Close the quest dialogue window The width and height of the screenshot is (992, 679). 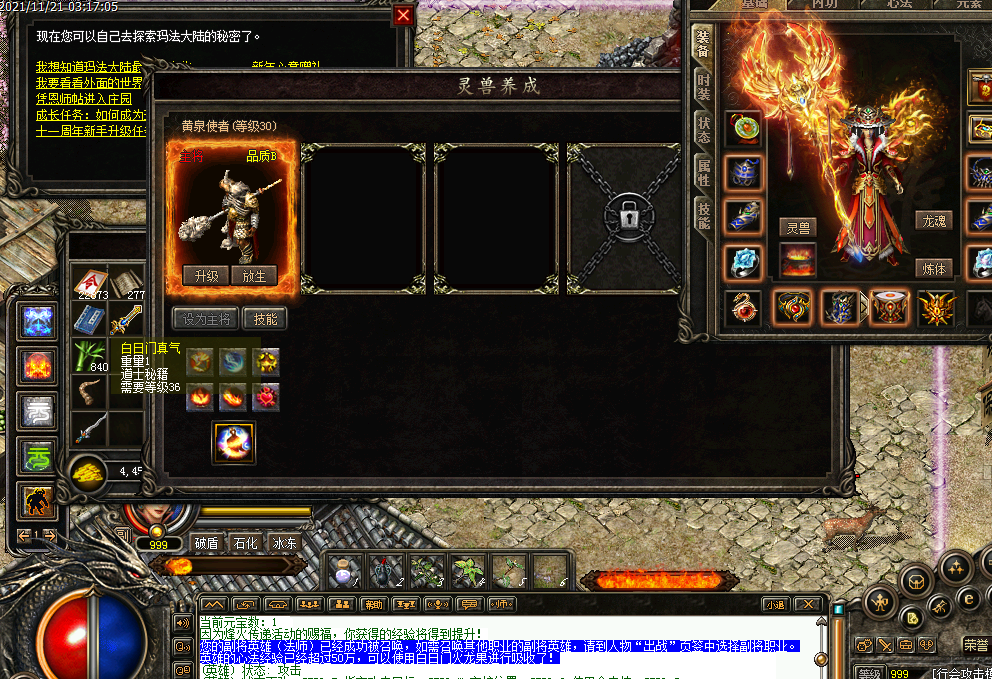tap(403, 15)
